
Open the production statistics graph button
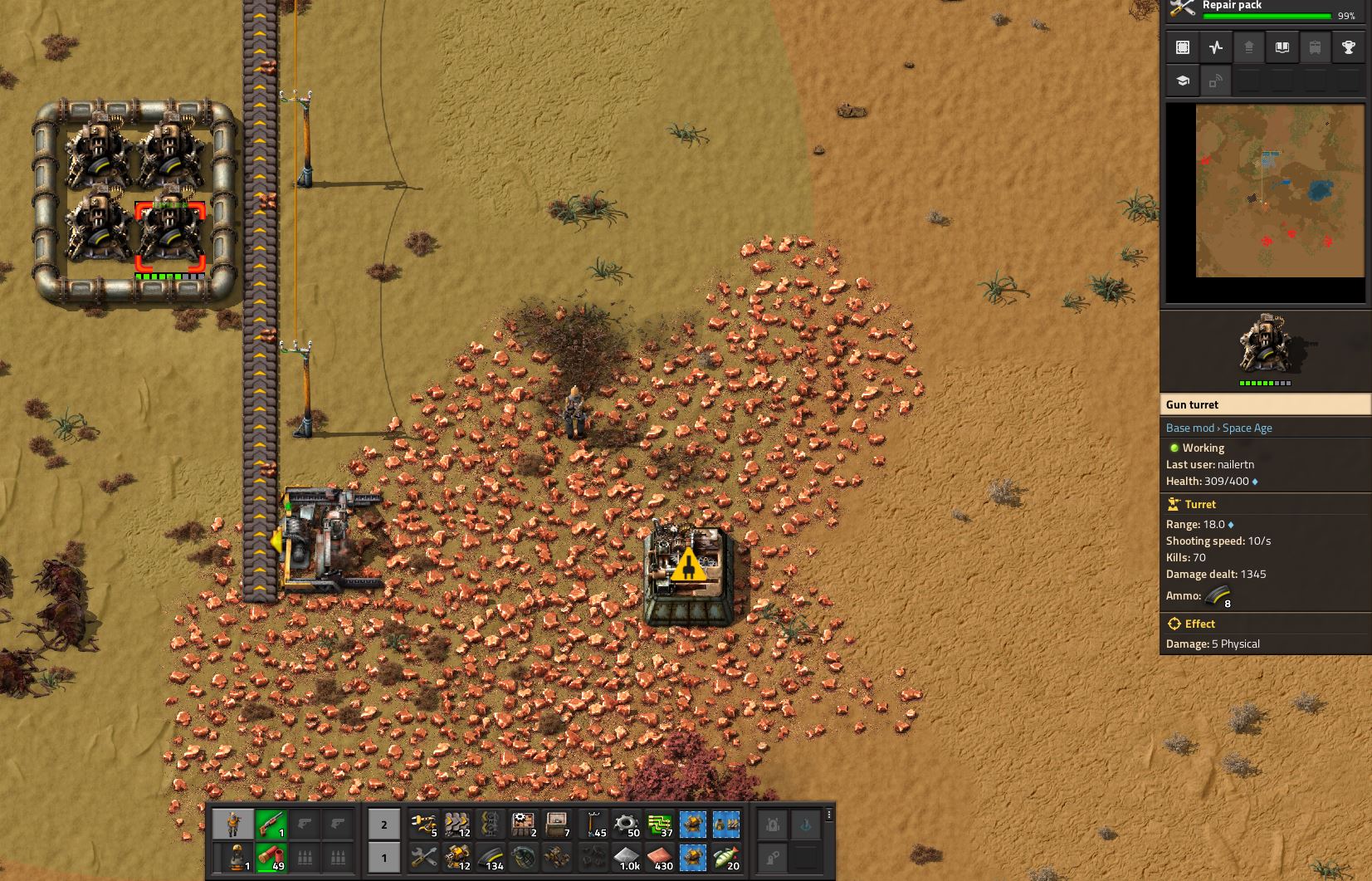coord(1216,47)
